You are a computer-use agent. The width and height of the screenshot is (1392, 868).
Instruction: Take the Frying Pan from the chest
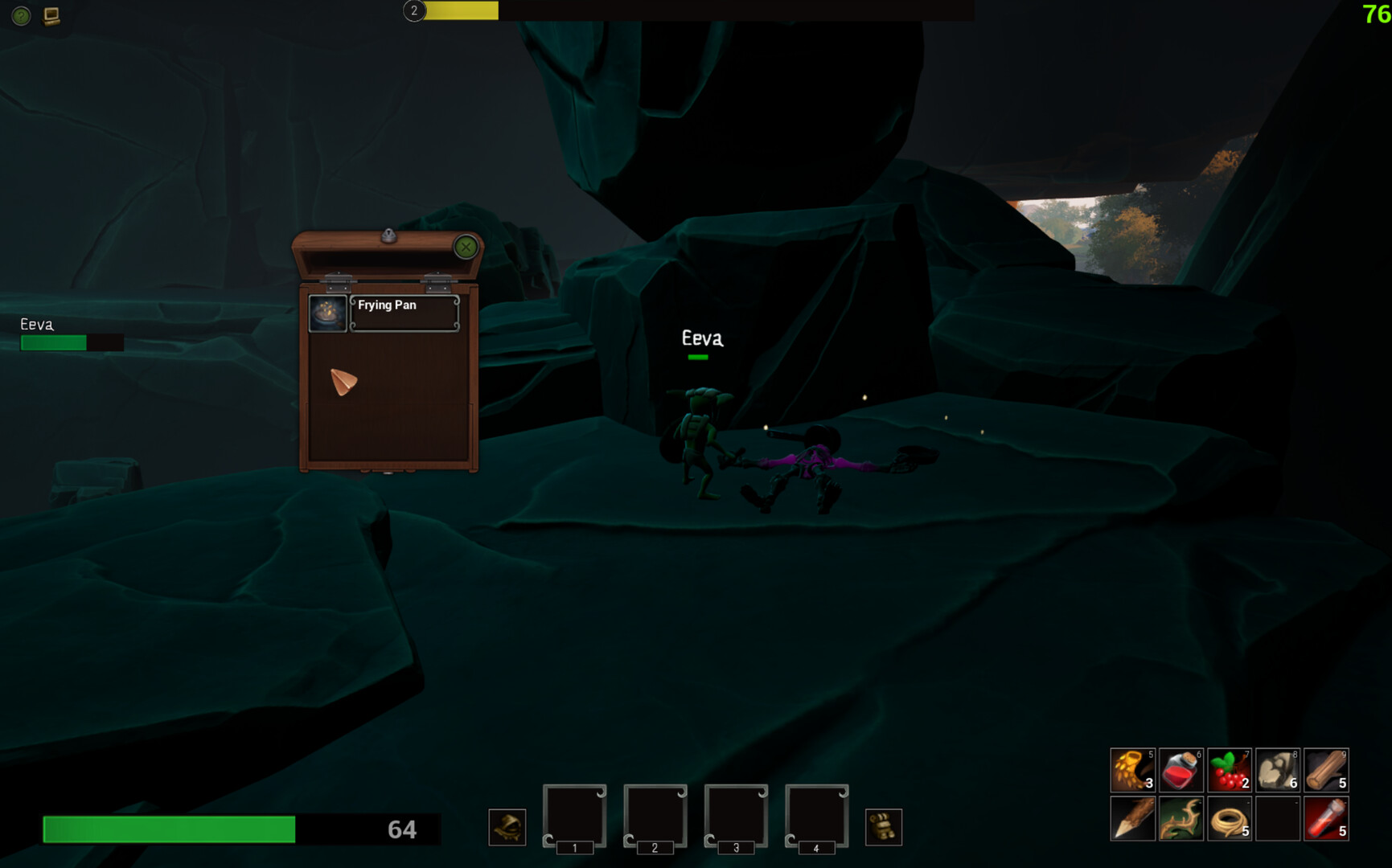tap(327, 312)
